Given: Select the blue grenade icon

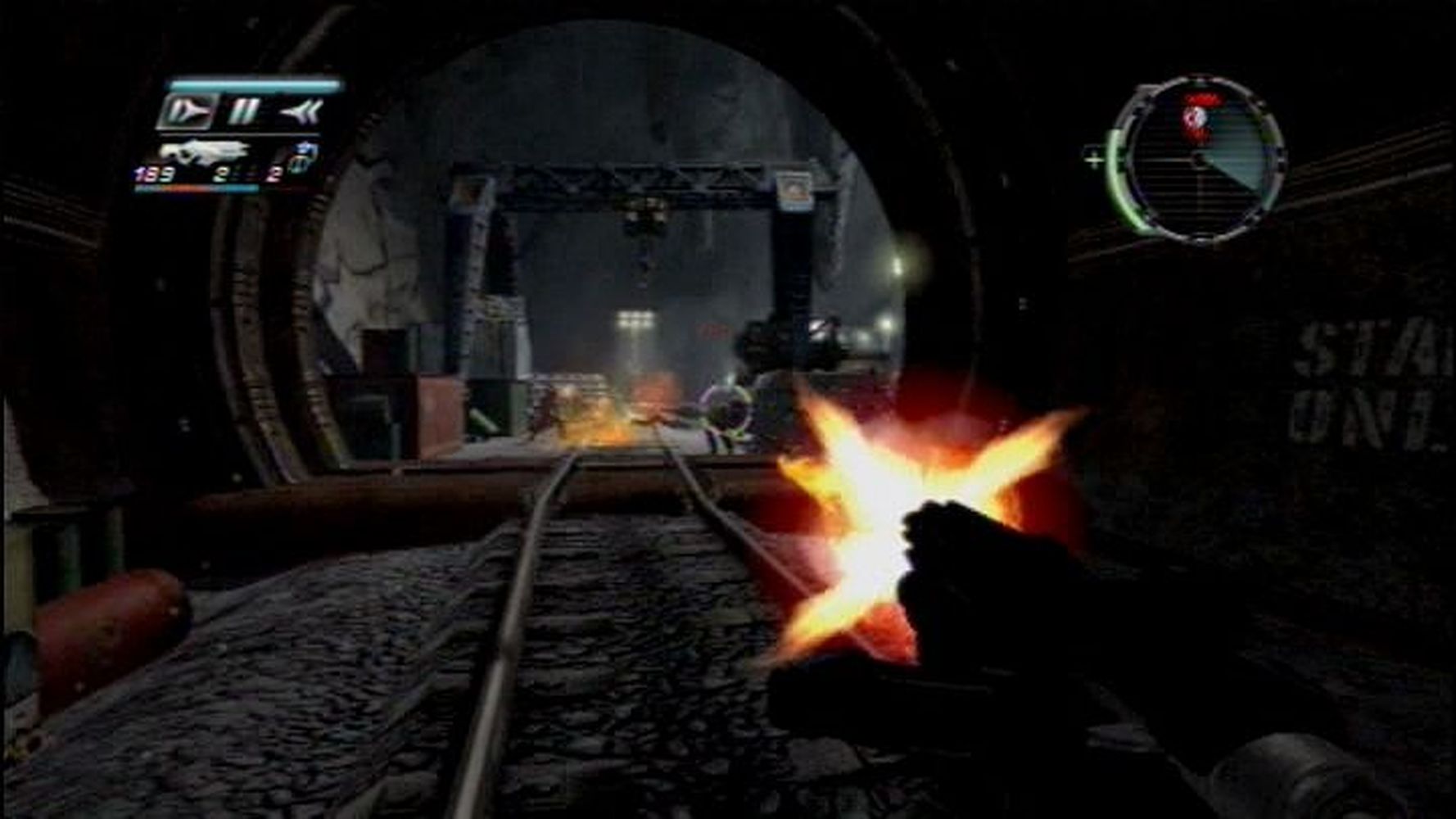Looking at the screenshot, I should coord(304,156).
